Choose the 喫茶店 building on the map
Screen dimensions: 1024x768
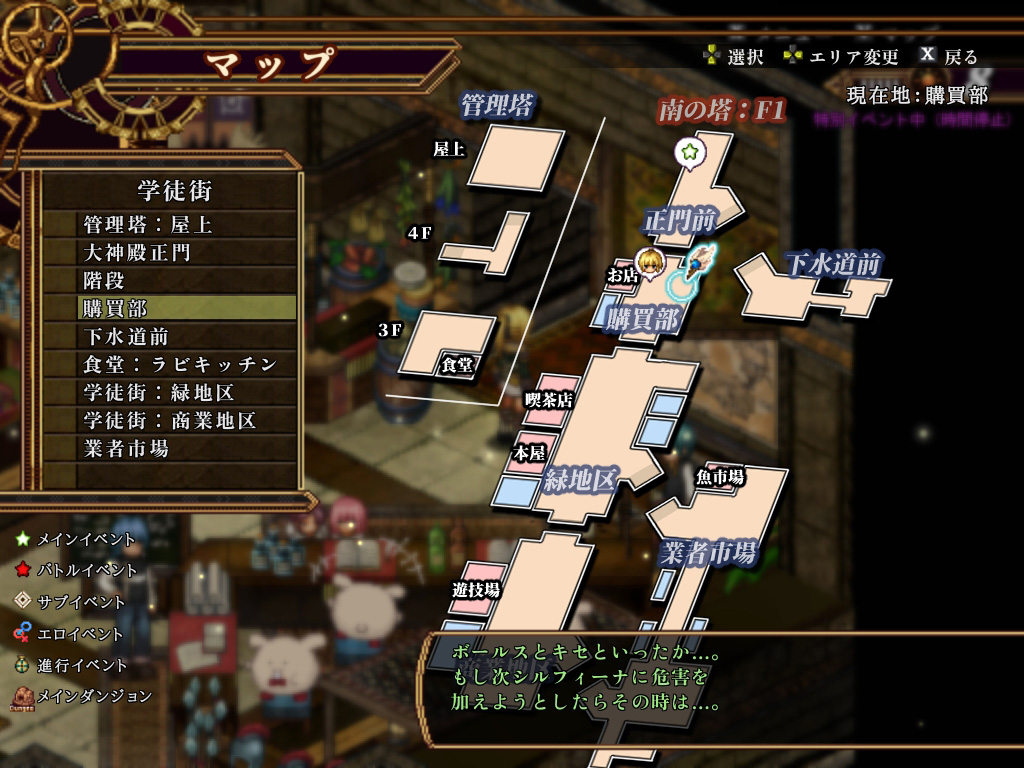coord(550,400)
